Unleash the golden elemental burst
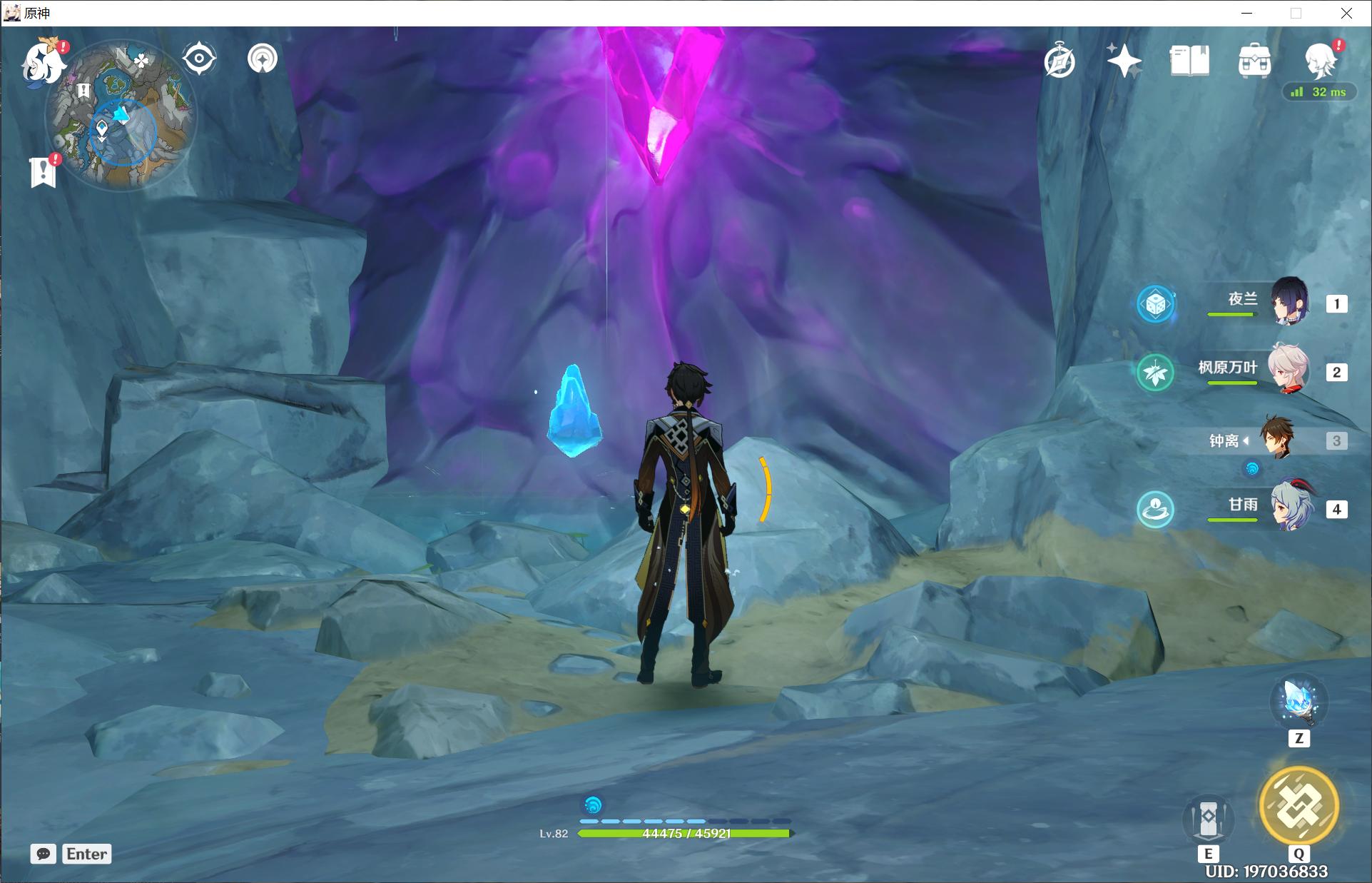This screenshot has height=883, width=1372. point(1299,807)
